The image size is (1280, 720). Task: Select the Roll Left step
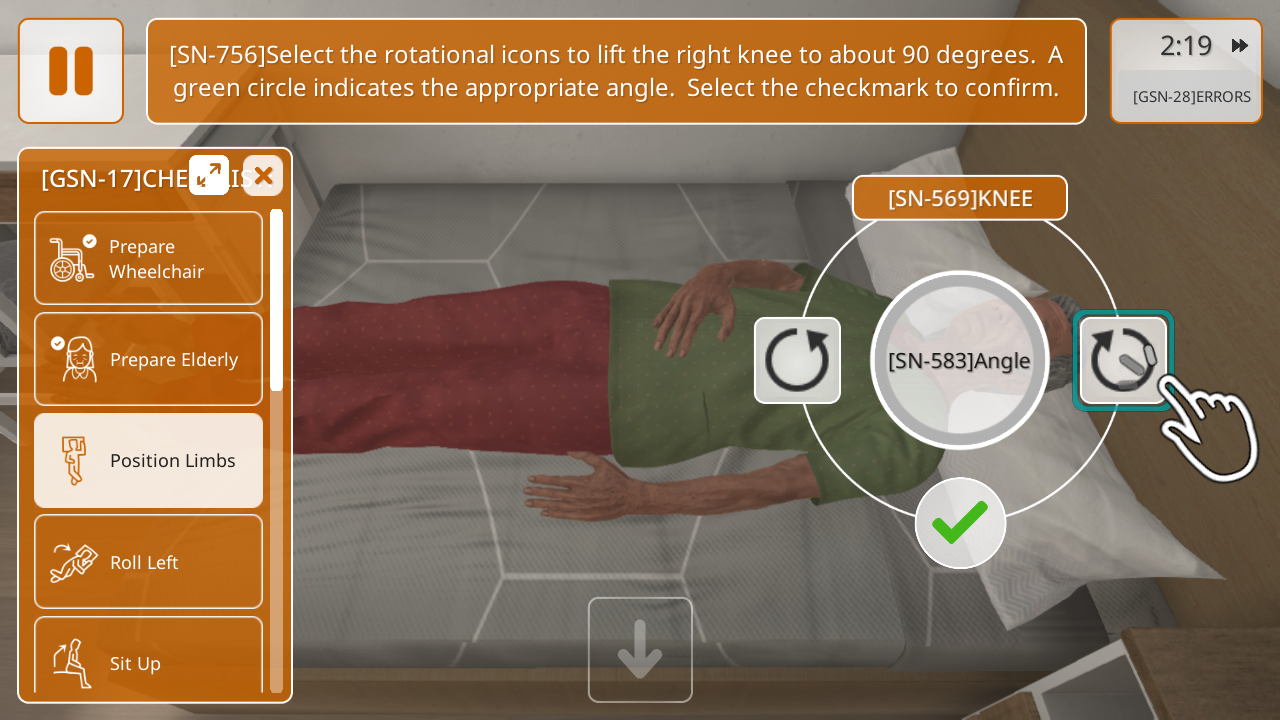pos(148,562)
